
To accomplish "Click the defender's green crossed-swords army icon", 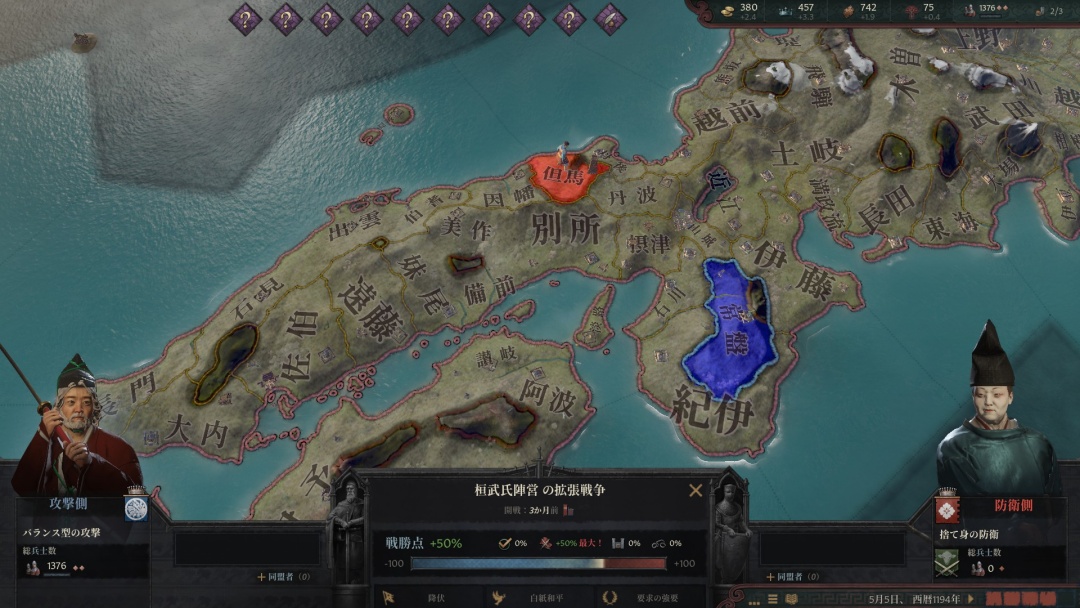I will click(946, 564).
